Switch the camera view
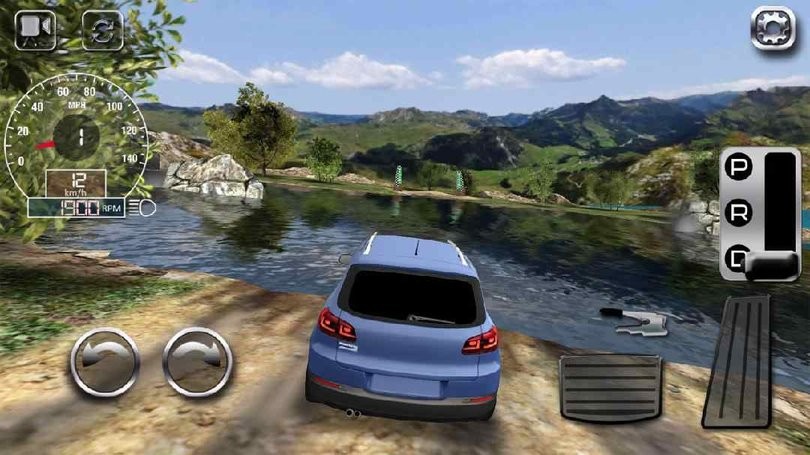810x455 pixels. 37,28
